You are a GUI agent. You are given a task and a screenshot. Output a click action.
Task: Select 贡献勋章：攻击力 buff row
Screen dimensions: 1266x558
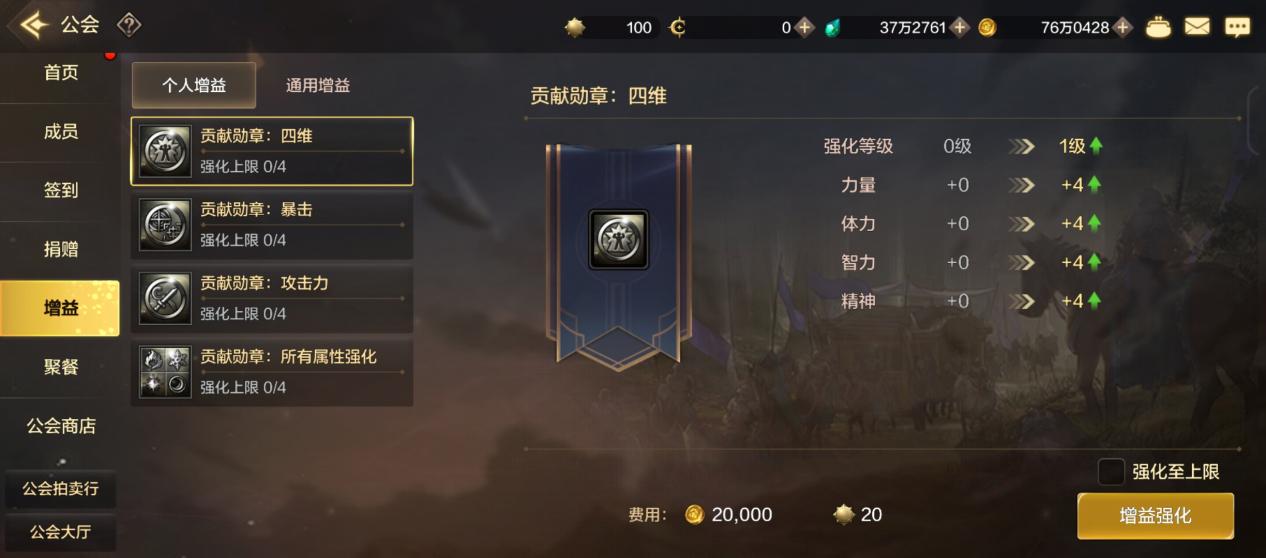(272, 298)
